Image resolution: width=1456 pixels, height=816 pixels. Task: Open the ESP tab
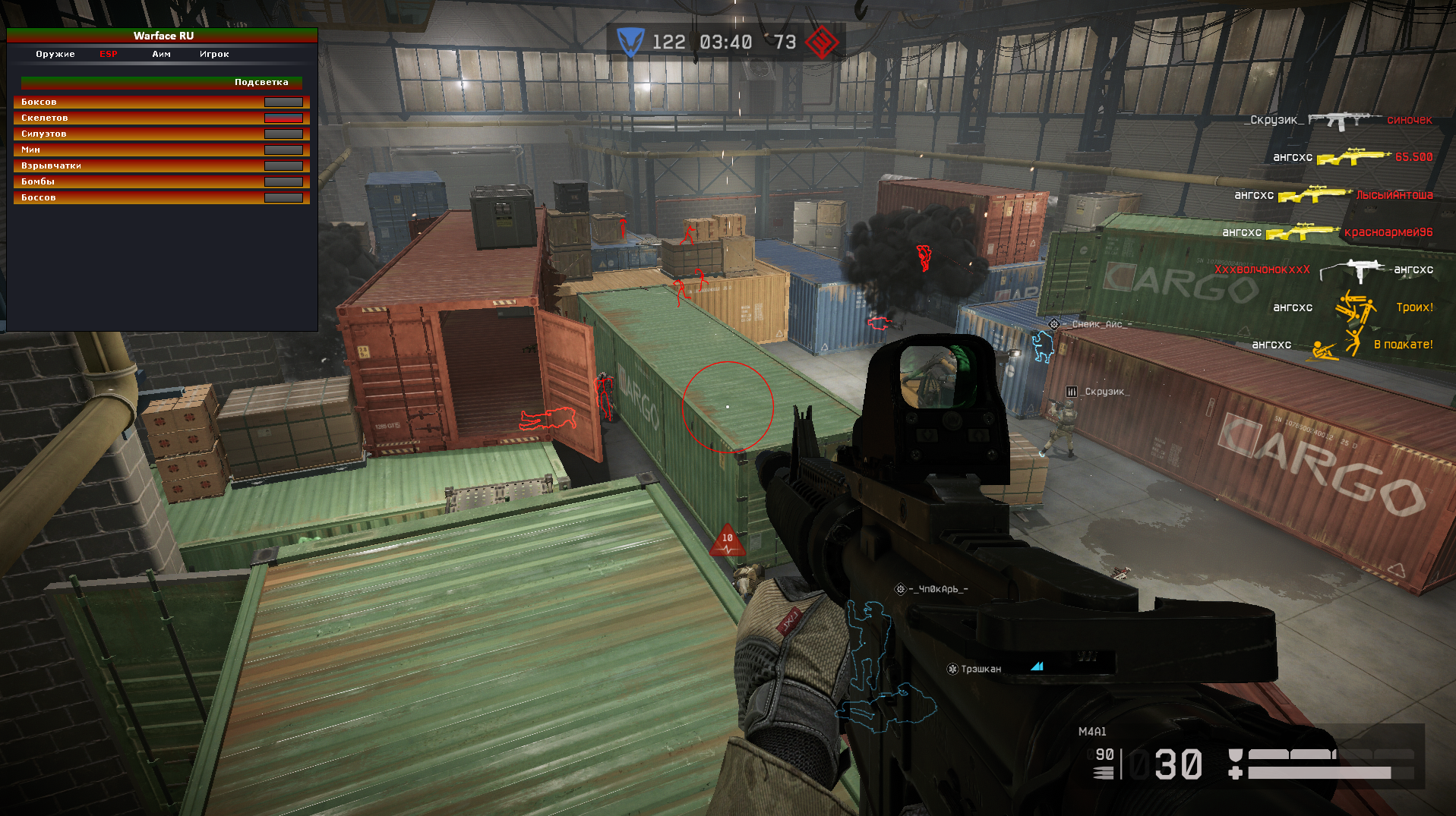[109, 54]
